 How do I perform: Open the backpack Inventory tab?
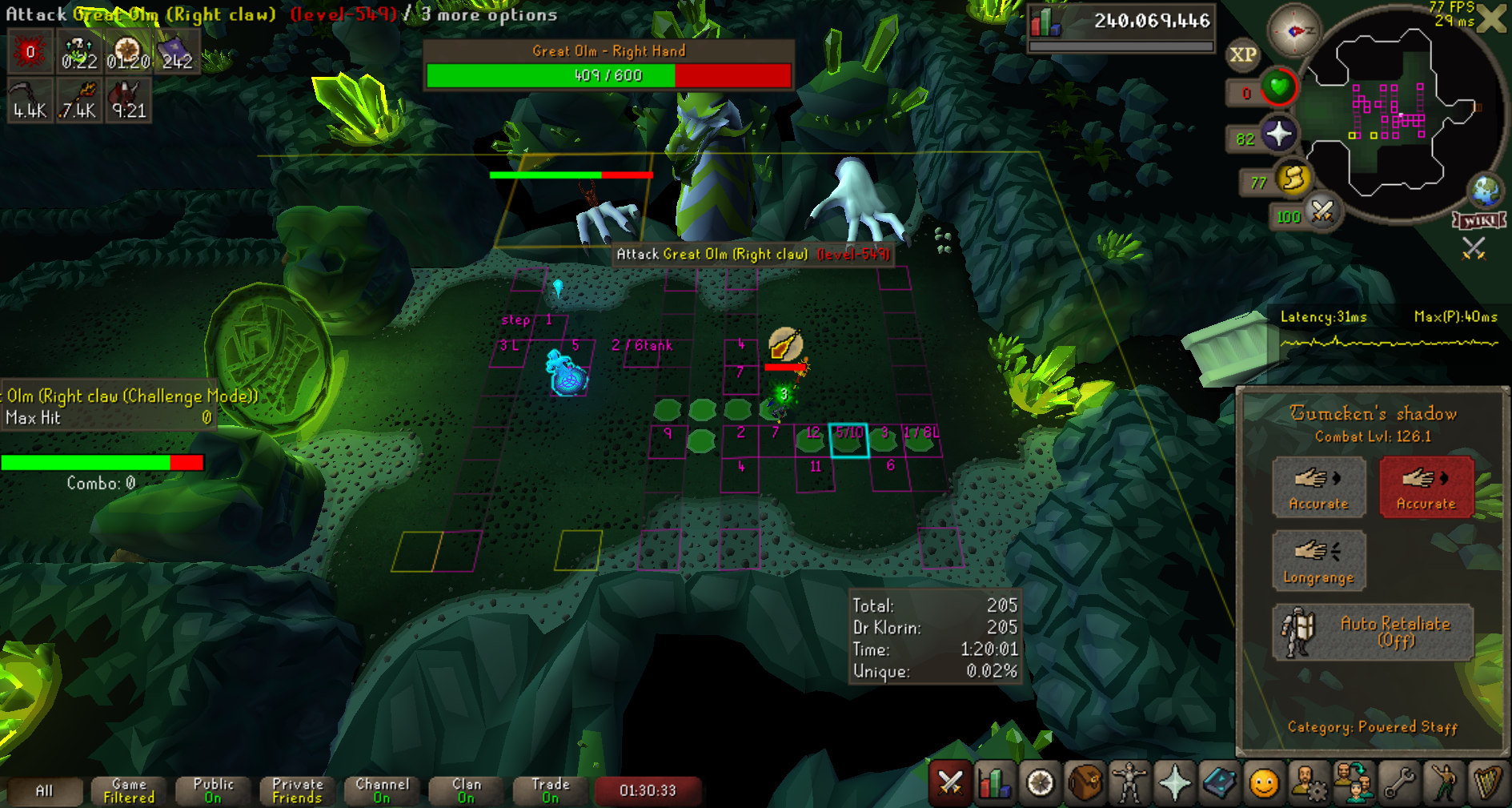pos(1085,782)
